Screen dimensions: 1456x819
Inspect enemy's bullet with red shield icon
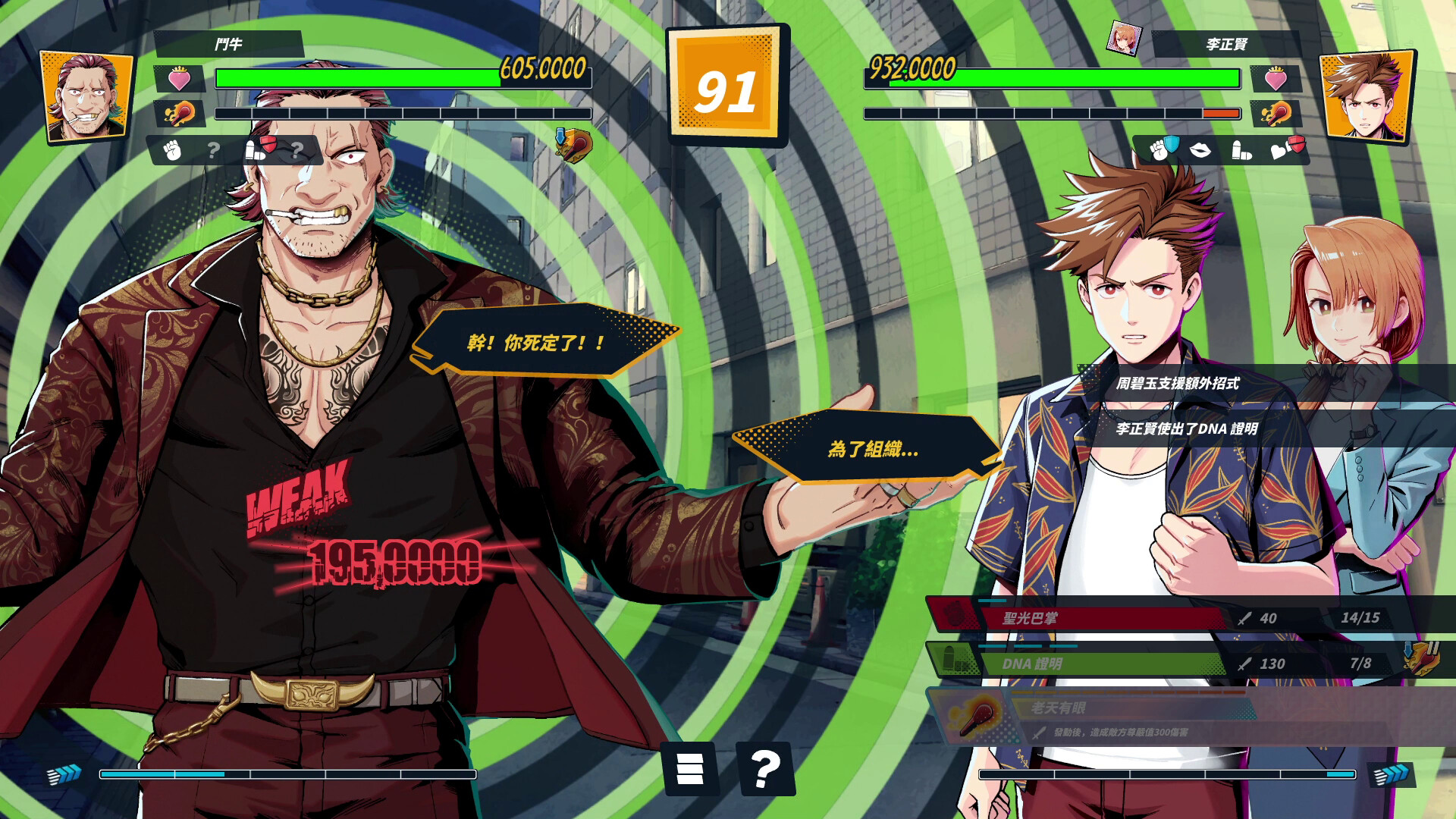pos(259,149)
